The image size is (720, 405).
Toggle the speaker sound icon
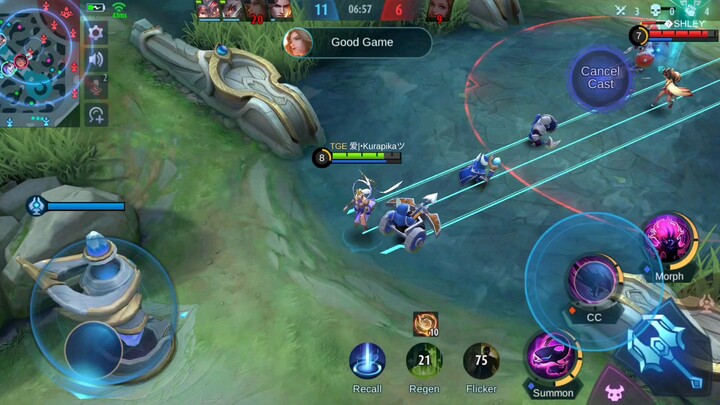(96, 59)
